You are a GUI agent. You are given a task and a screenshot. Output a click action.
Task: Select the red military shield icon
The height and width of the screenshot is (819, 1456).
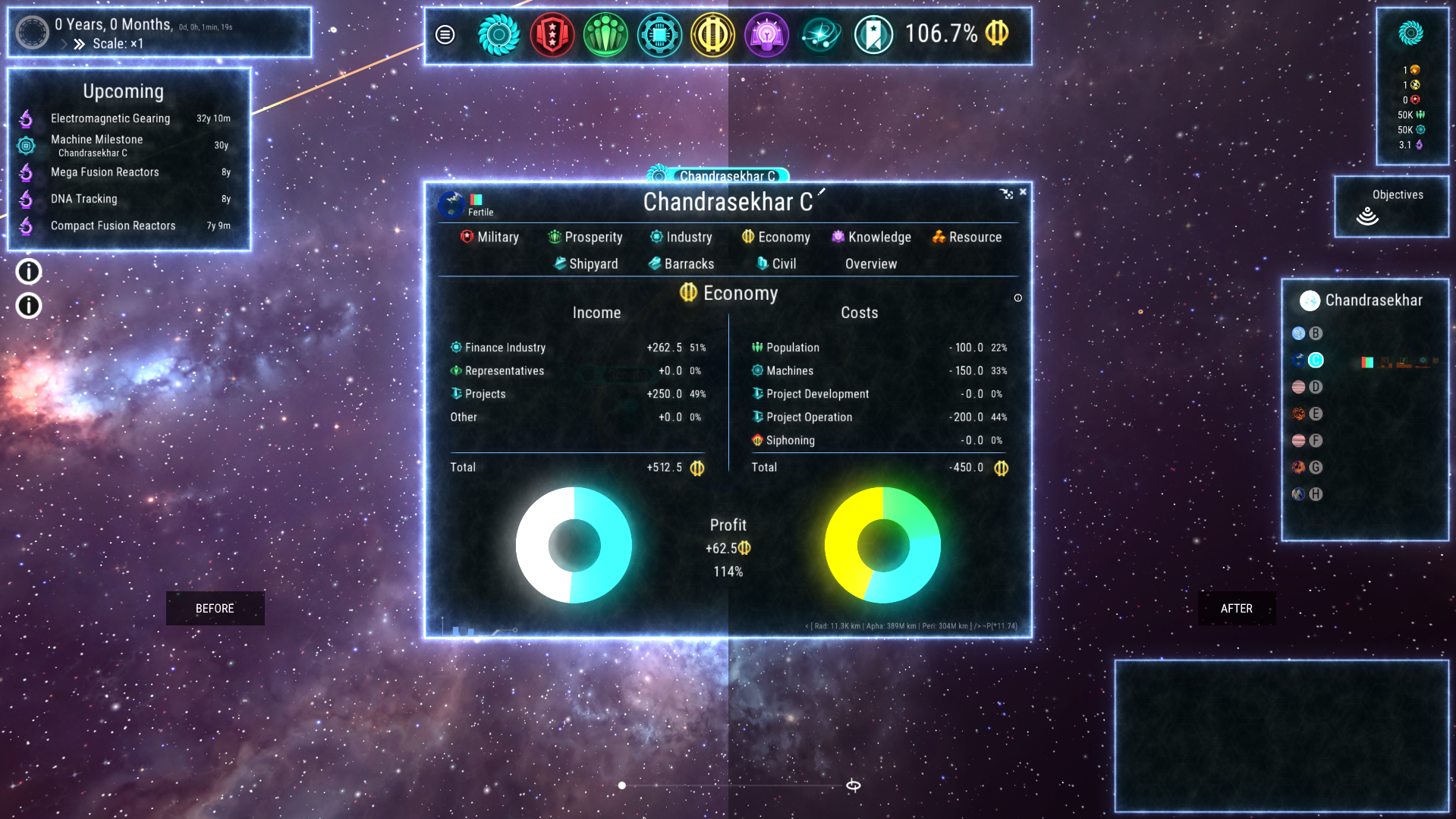click(x=552, y=34)
